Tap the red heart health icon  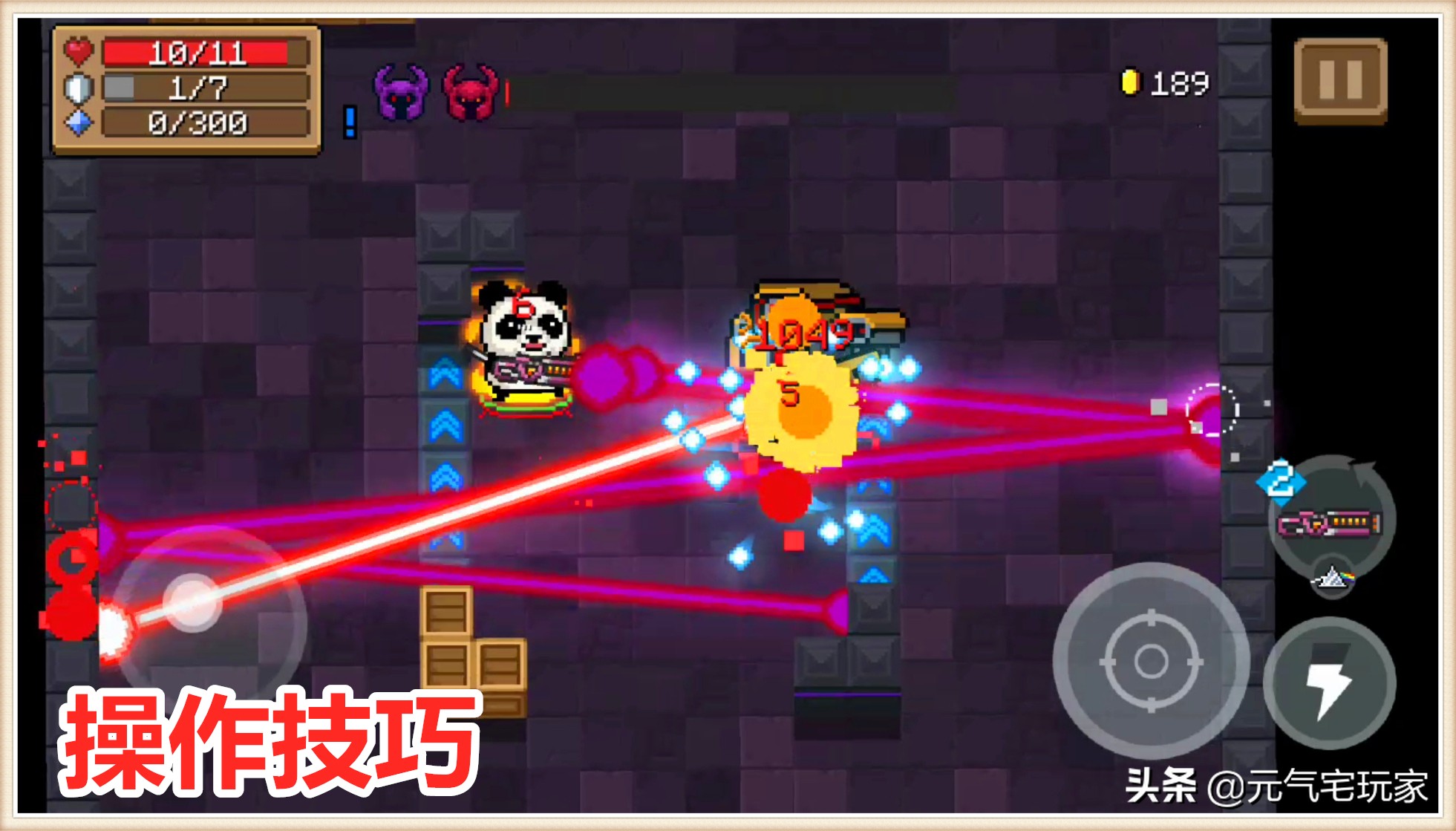[x=79, y=51]
